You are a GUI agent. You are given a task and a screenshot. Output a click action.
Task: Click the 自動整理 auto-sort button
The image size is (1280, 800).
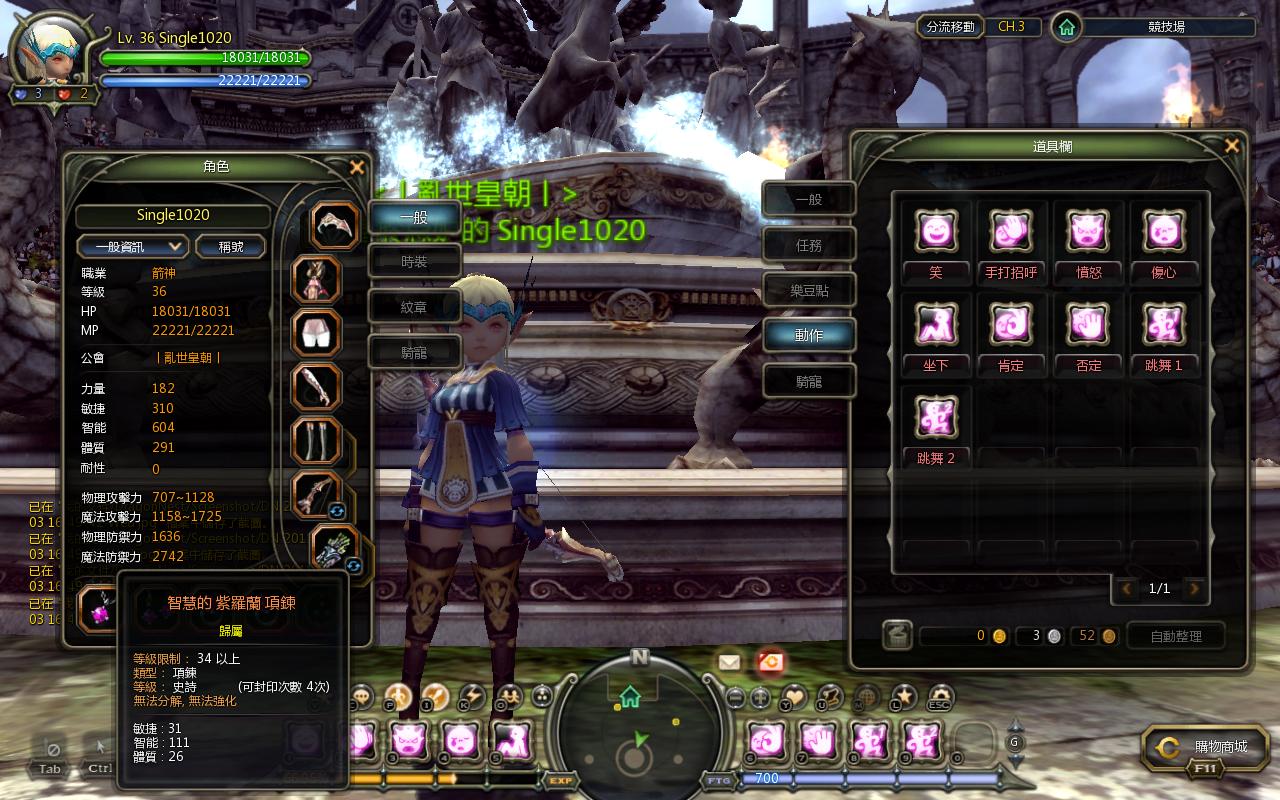[1176, 636]
